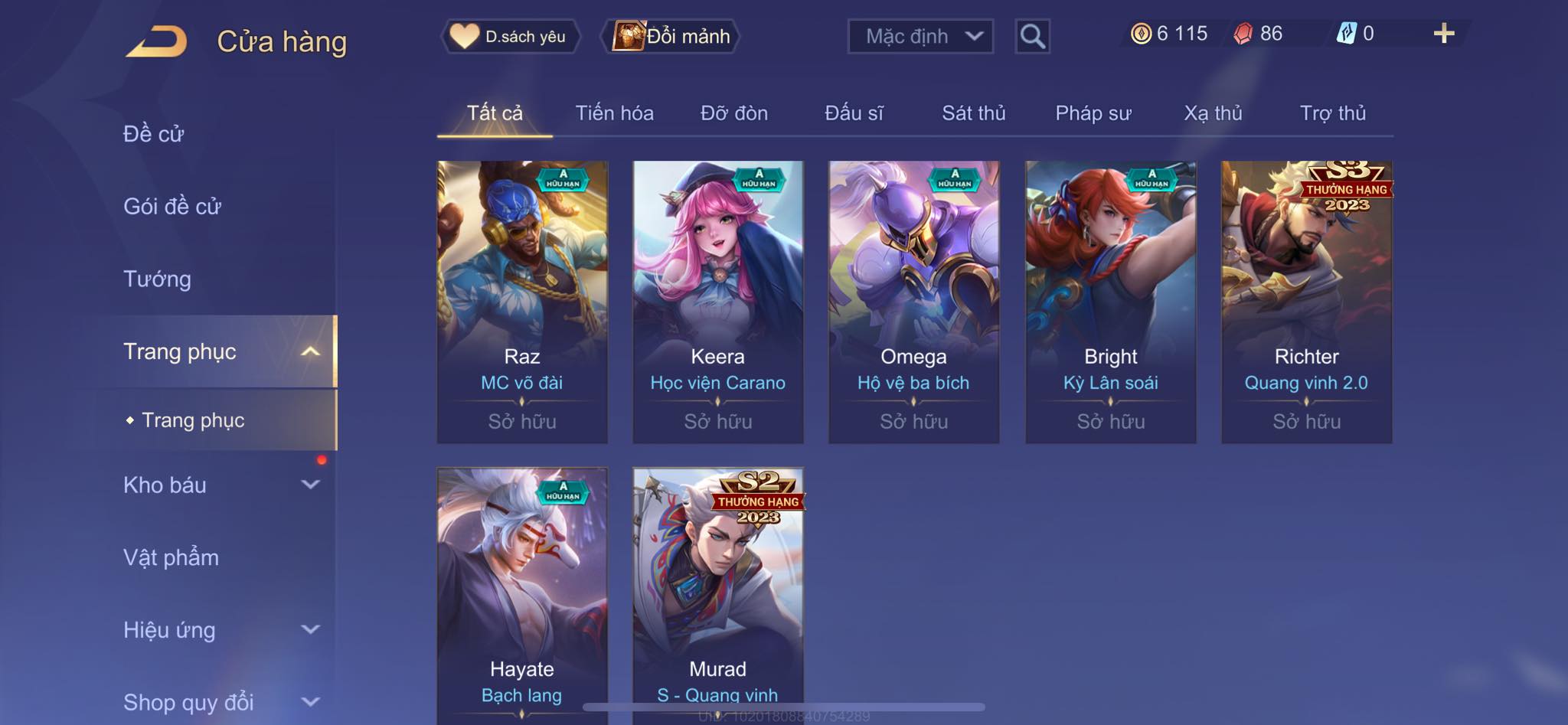
Task: Expand the Hiệu ứng menu
Action: point(220,630)
